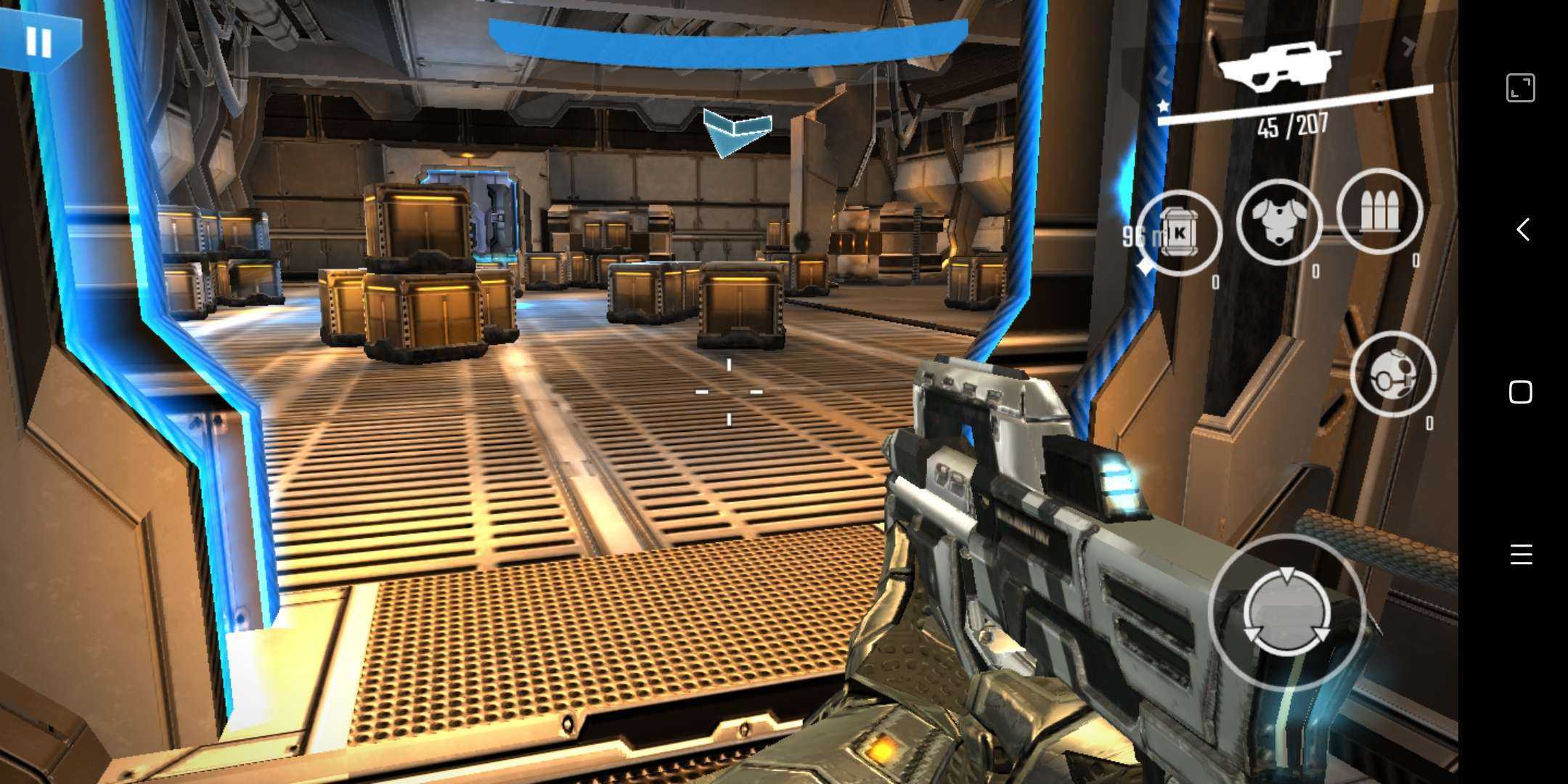Tap the Android back arrow

click(1522, 230)
